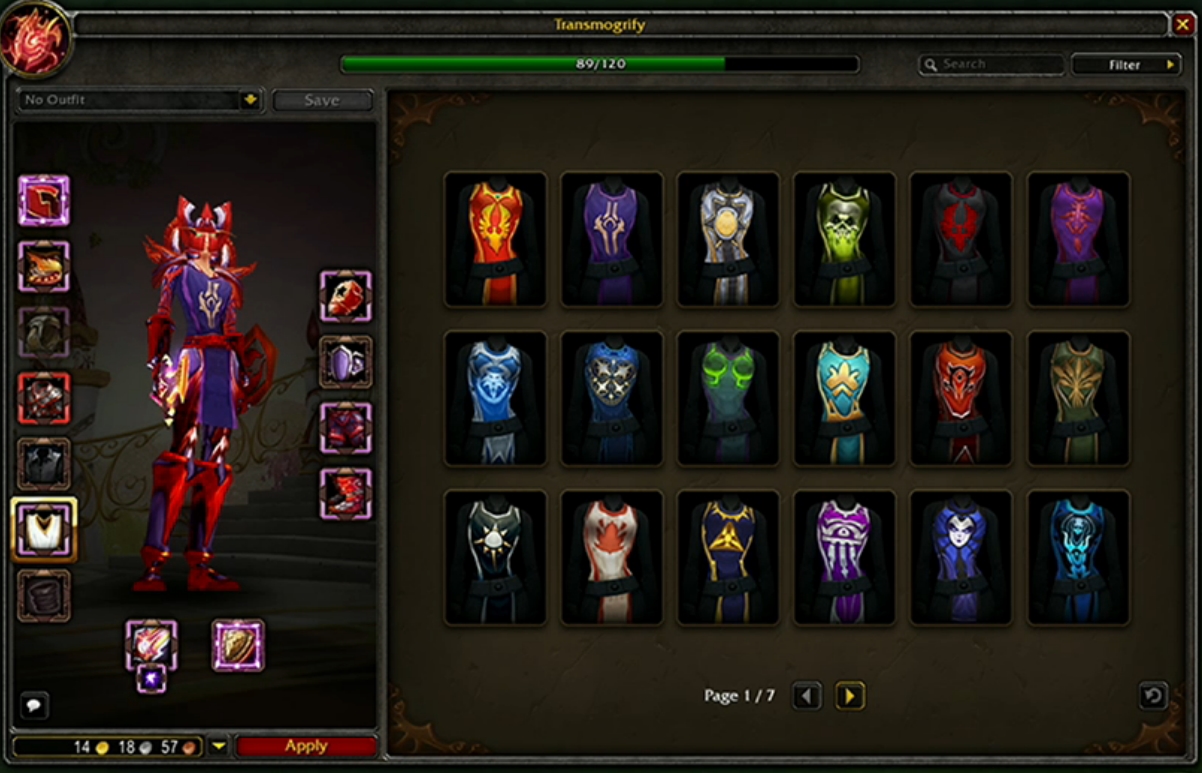Screen dimensions: 1202x773
Task: Choose the purple hand emblem tabard
Action: 844,557
